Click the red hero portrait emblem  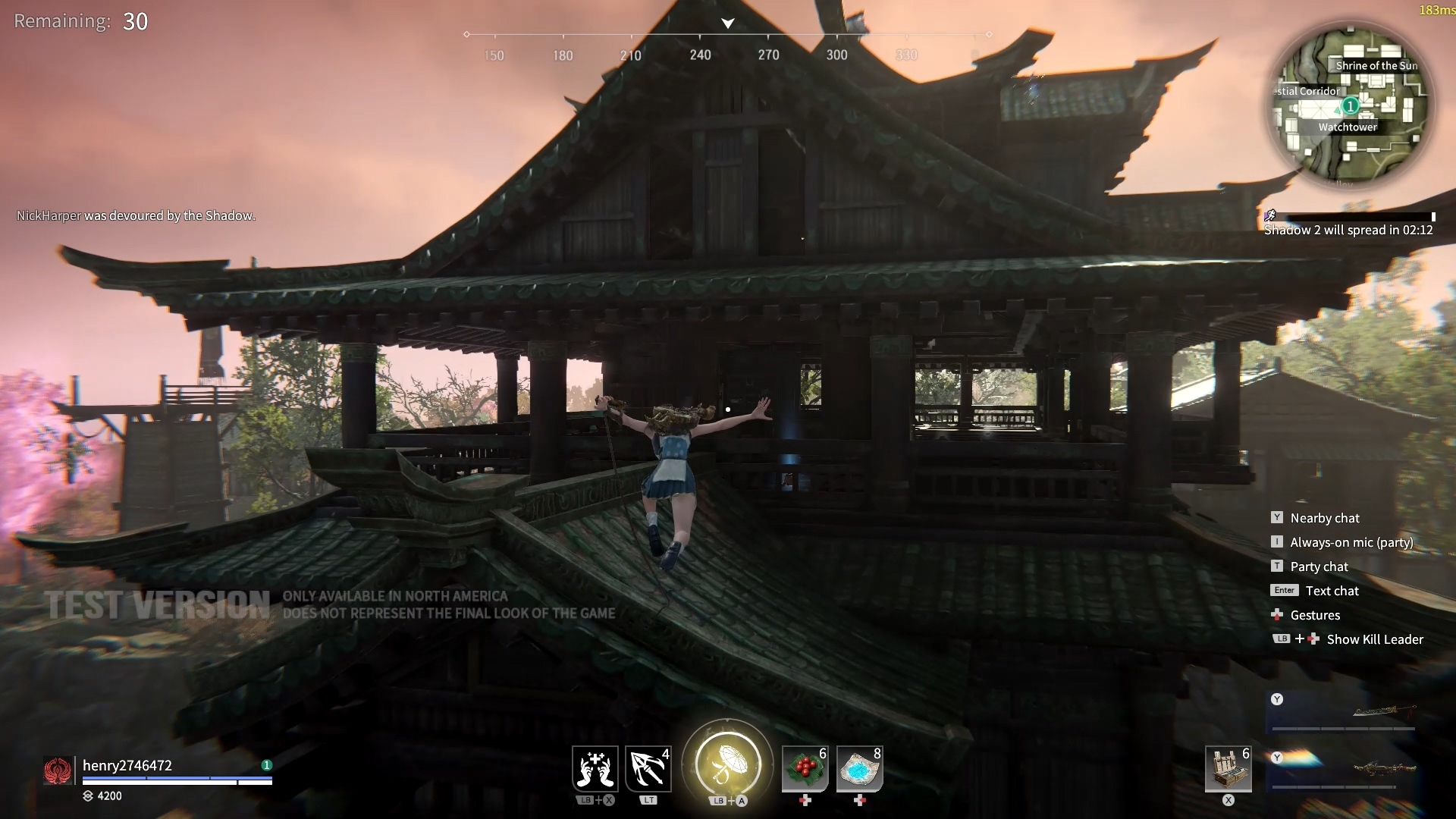click(58, 771)
